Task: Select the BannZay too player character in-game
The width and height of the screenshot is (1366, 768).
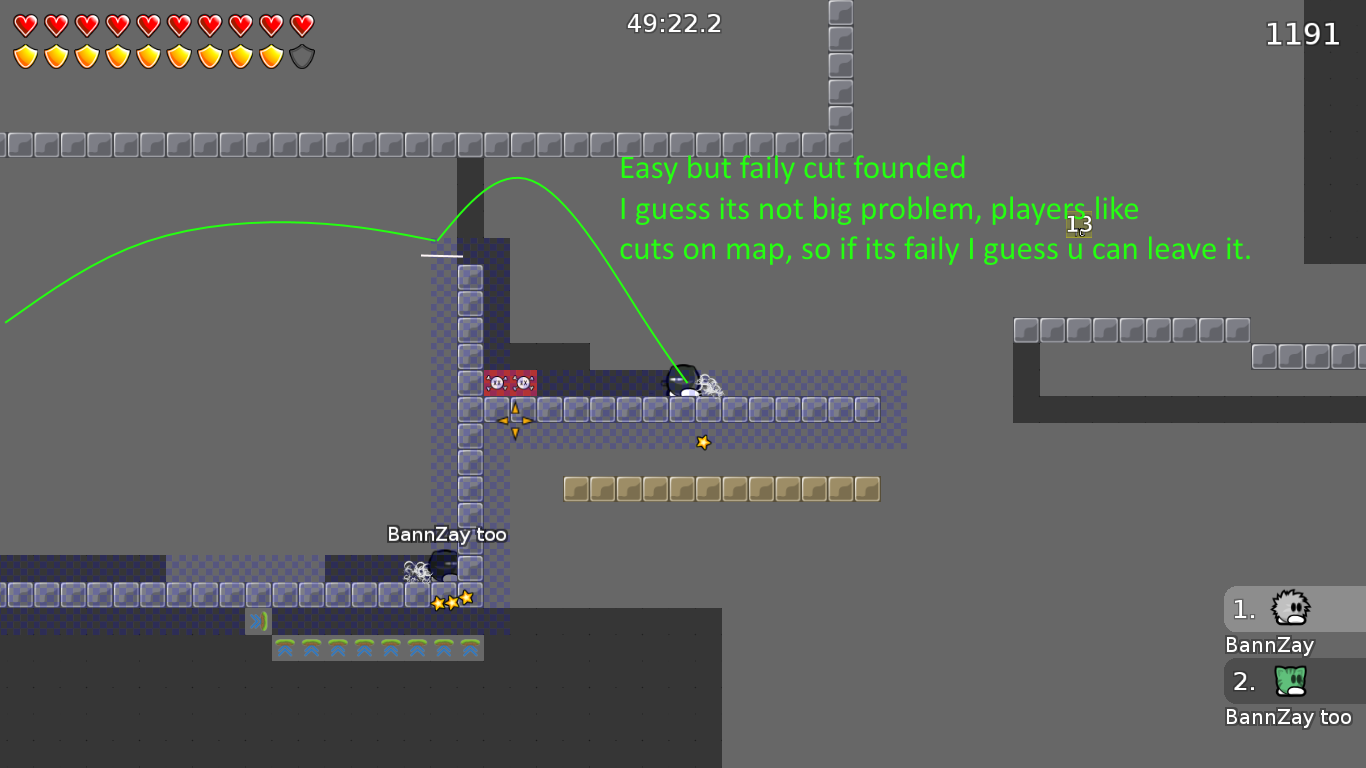Action: coord(441,566)
